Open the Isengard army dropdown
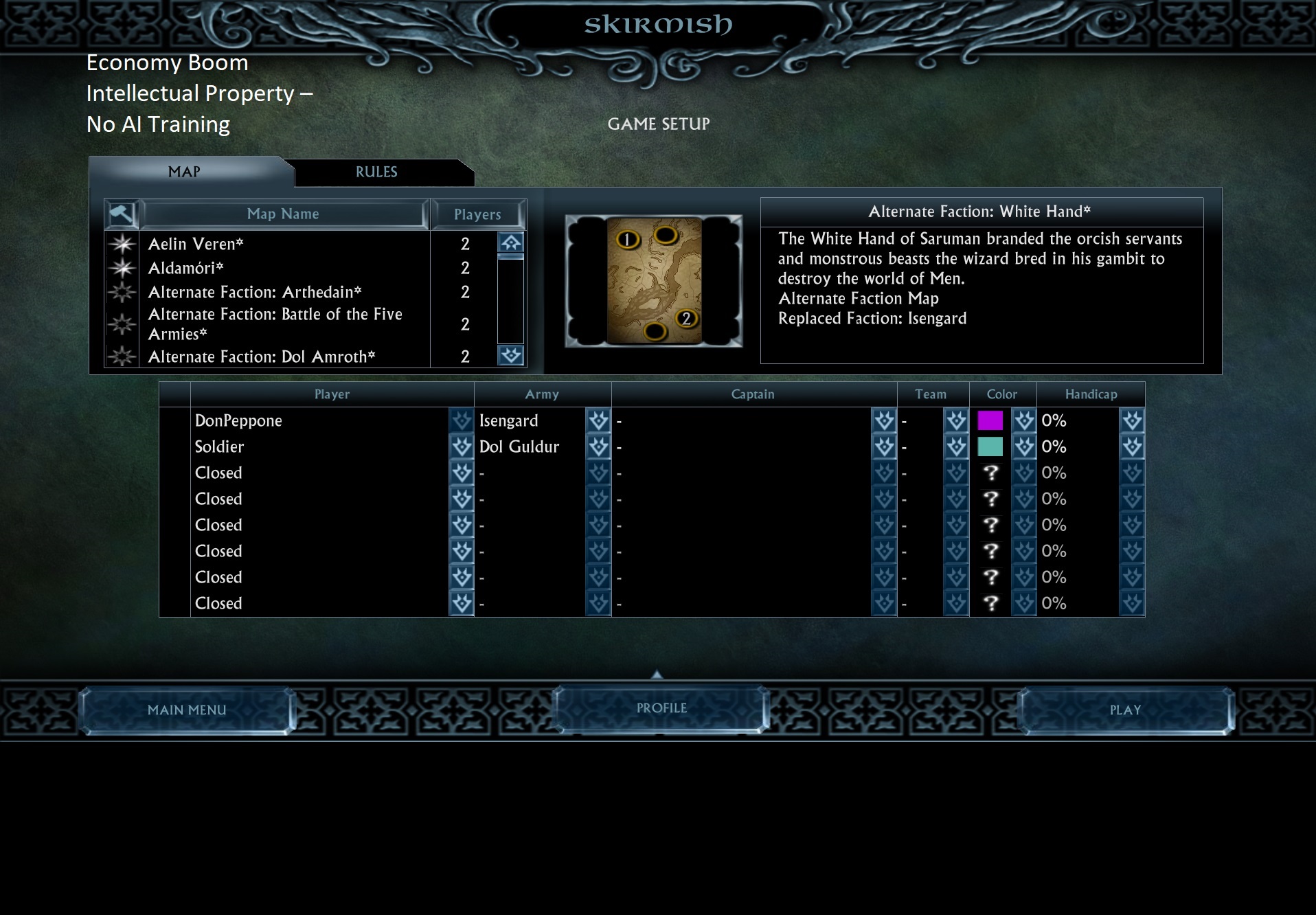Viewport: 1316px width, 915px height. coord(598,420)
